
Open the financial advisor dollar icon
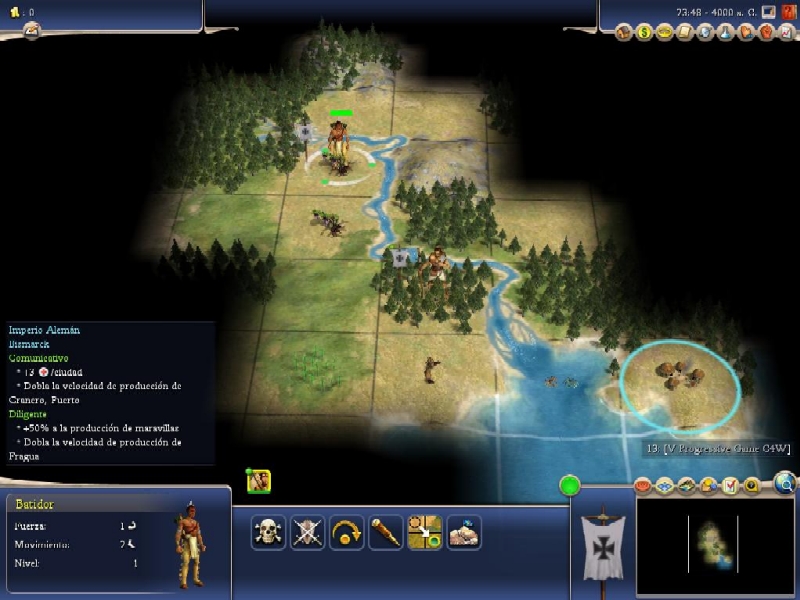click(645, 32)
